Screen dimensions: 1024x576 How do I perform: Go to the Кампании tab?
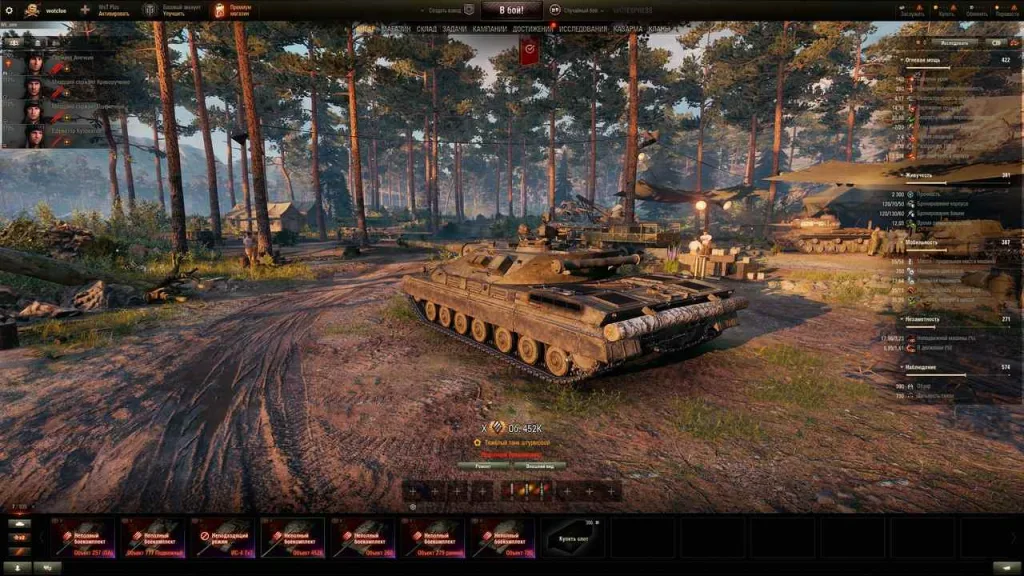pyautogui.click(x=490, y=30)
